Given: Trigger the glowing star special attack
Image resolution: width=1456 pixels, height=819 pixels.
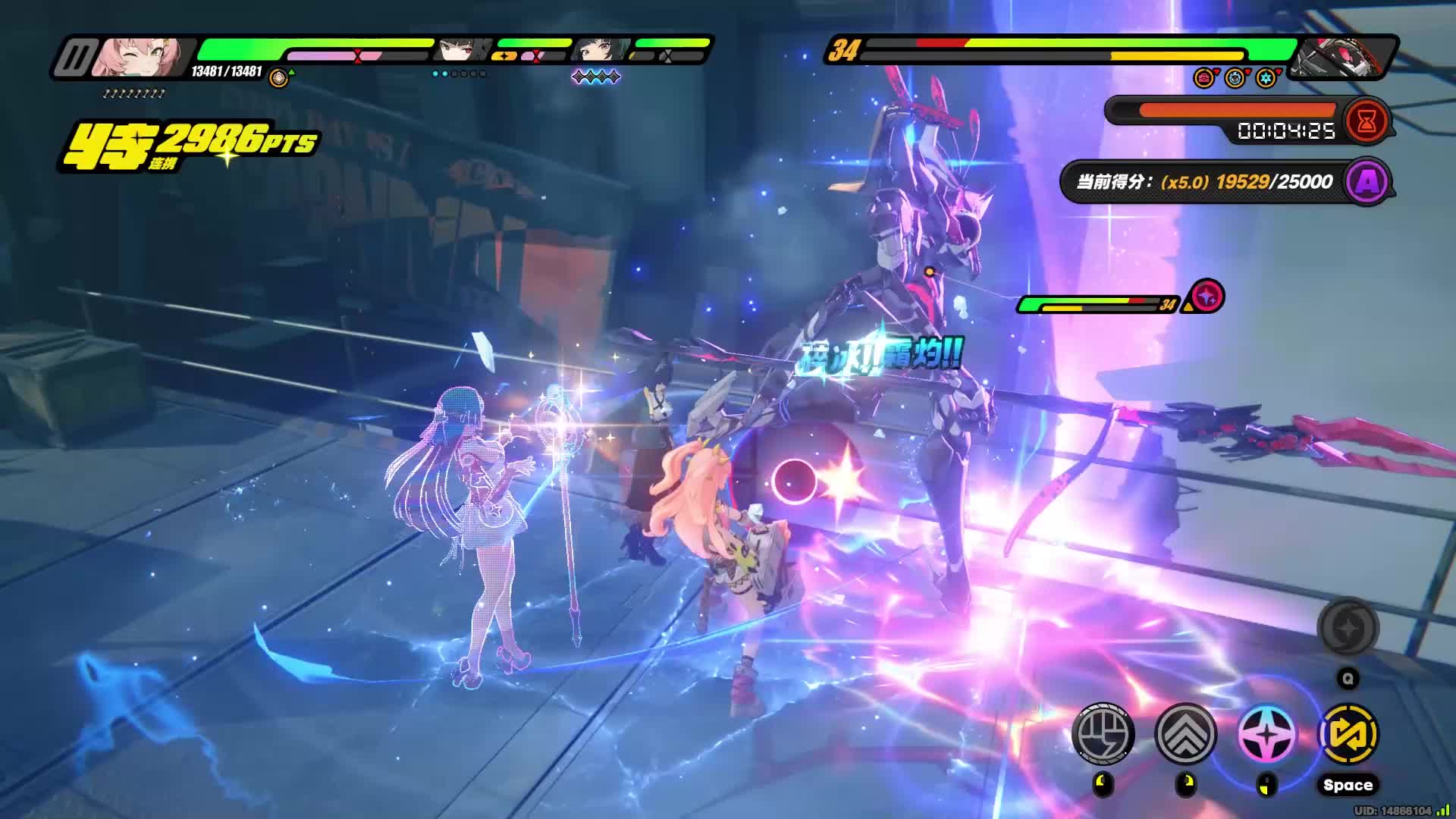Looking at the screenshot, I should (x=1266, y=735).
